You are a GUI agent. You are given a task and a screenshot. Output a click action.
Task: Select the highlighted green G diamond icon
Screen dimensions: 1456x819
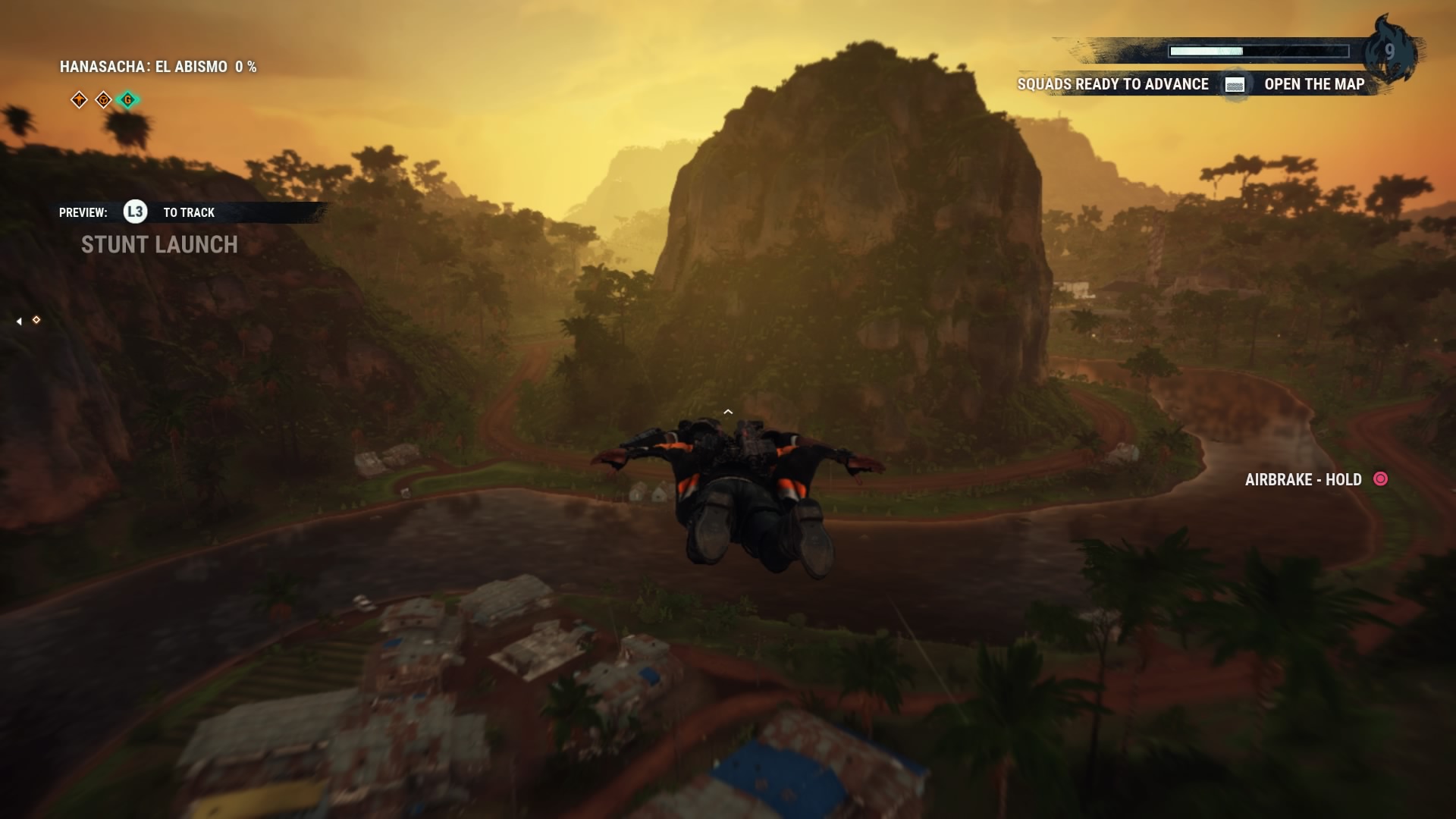coord(128,99)
